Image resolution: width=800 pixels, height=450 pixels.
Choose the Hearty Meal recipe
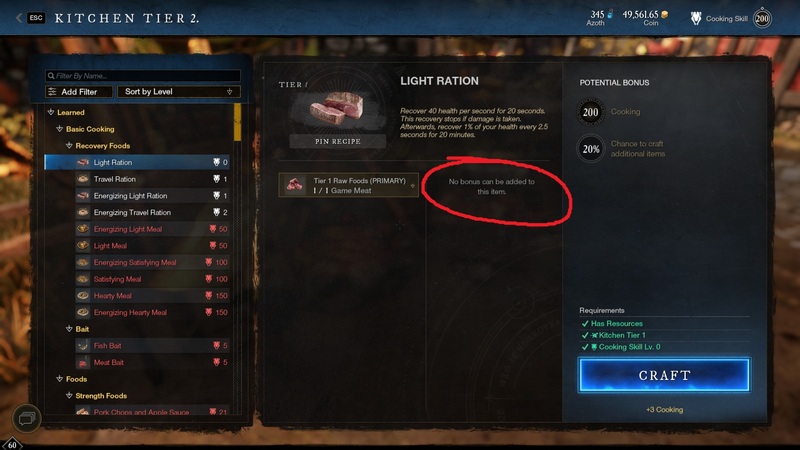coord(115,295)
